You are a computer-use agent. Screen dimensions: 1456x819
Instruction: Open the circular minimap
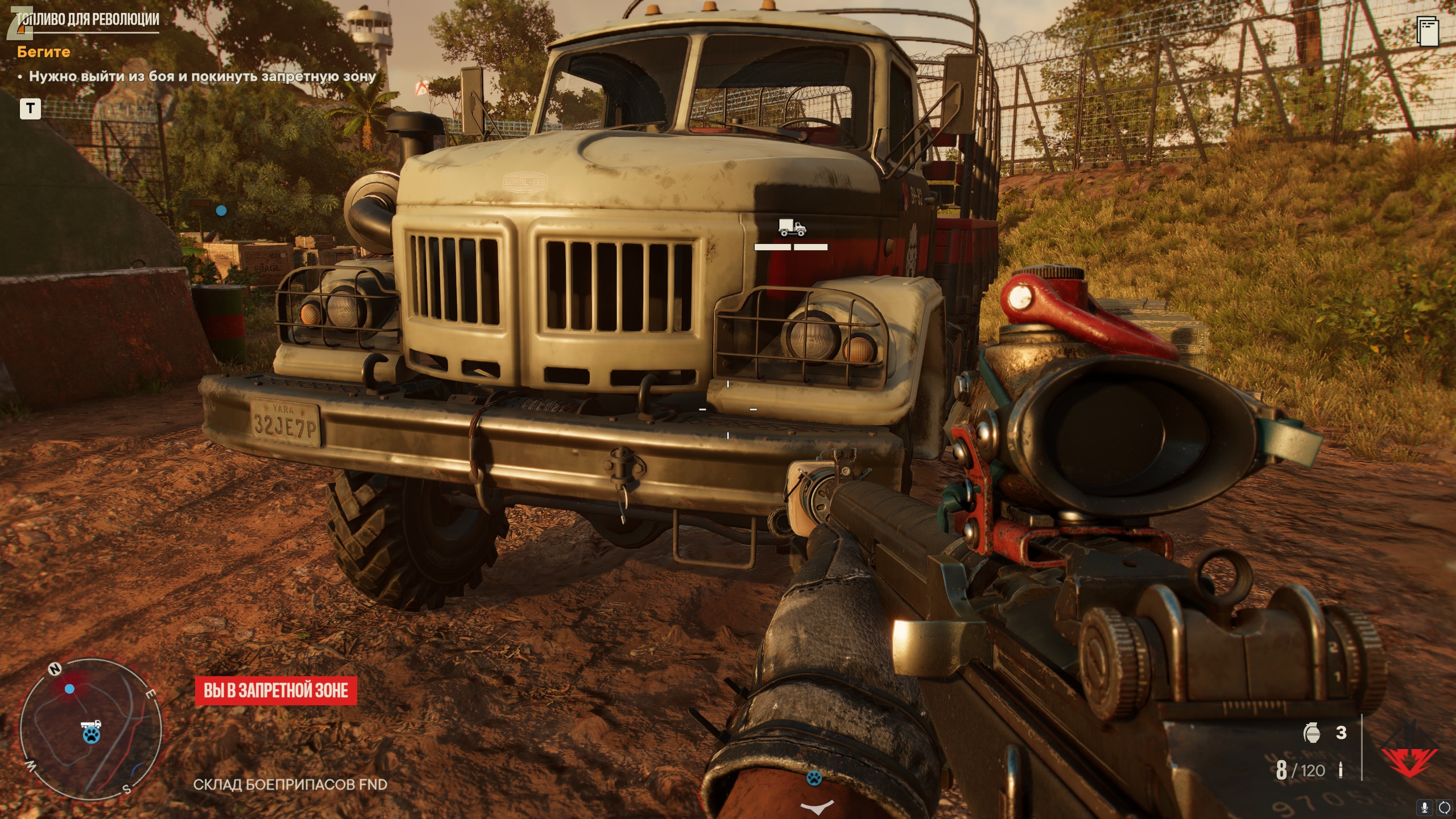(x=91, y=730)
